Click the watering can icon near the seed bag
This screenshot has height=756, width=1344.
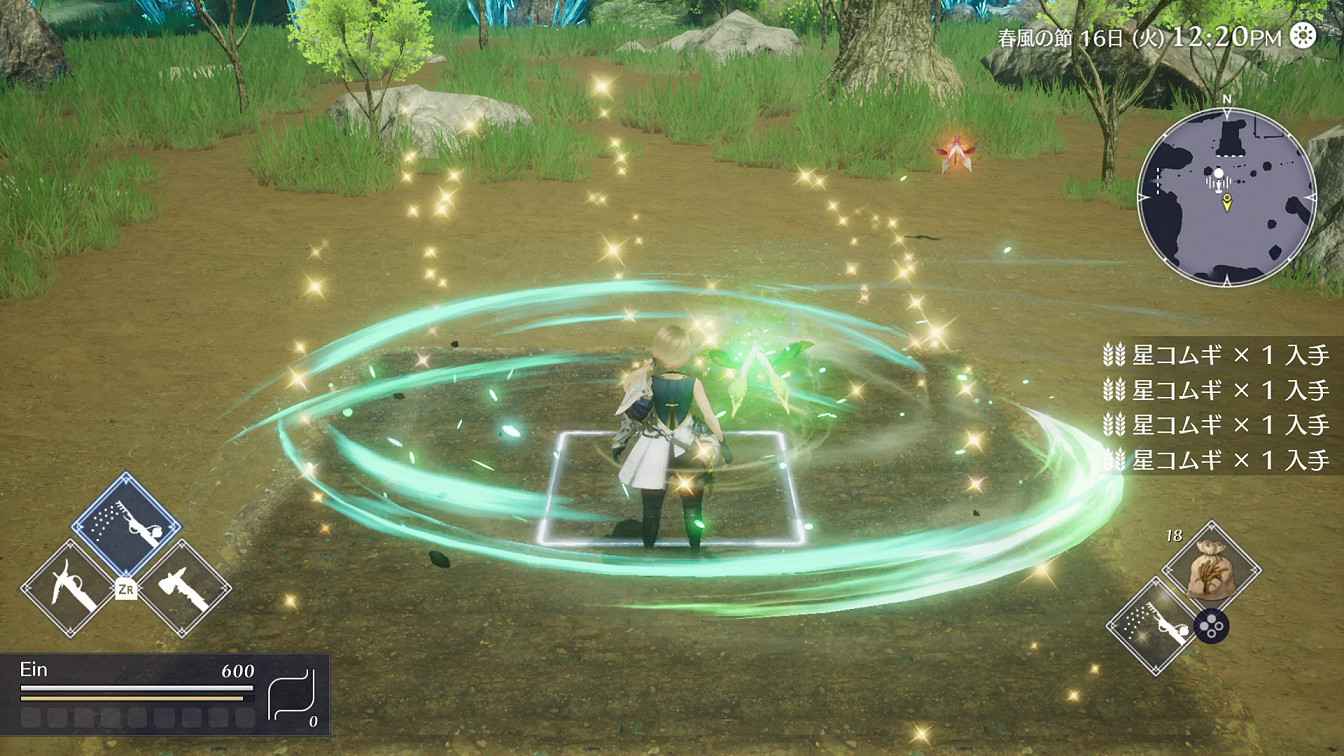click(1156, 626)
